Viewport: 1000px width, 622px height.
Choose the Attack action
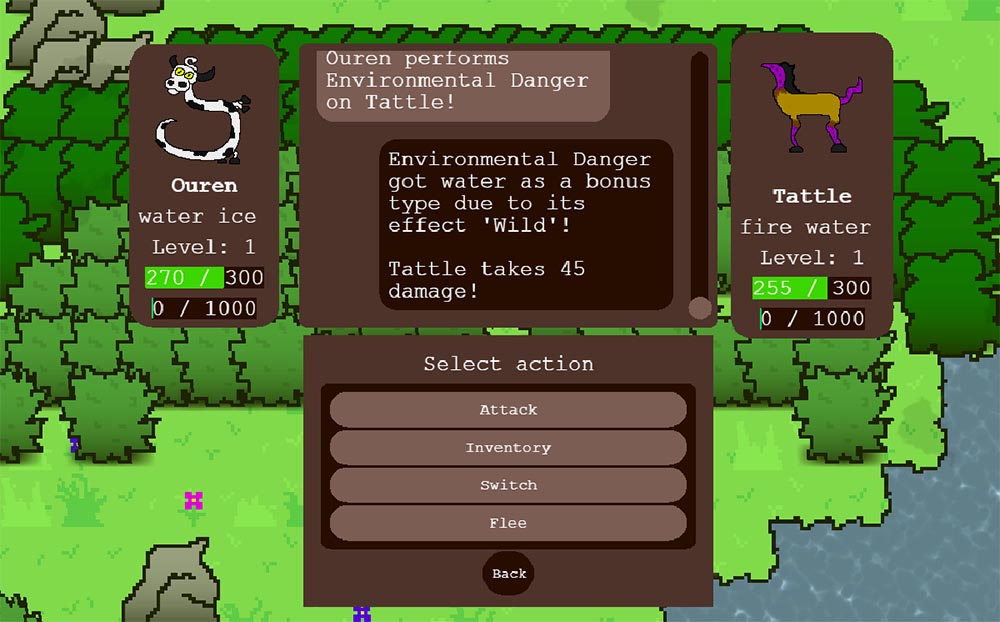pyautogui.click(x=508, y=410)
